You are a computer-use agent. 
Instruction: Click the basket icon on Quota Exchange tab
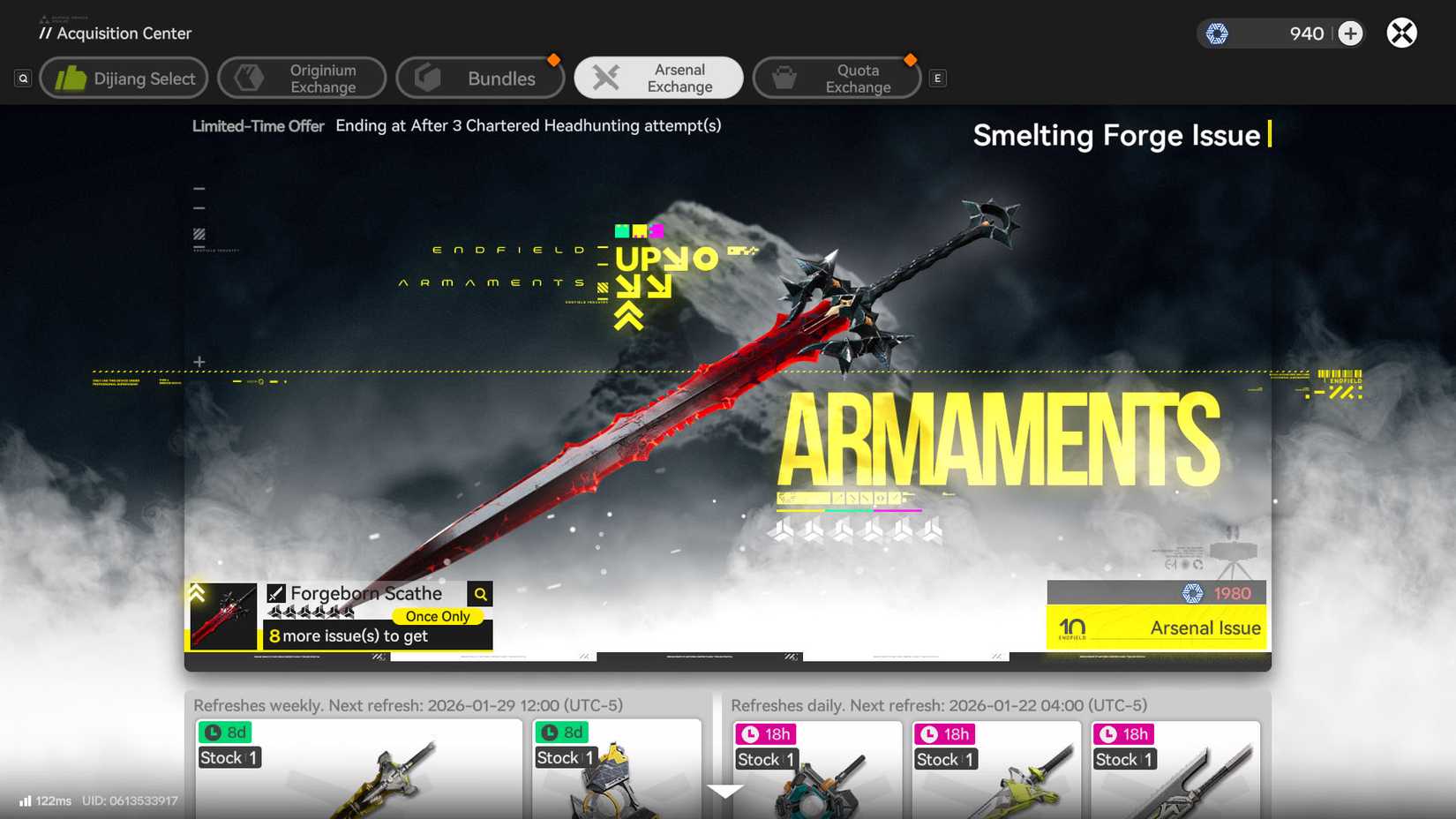(782, 77)
